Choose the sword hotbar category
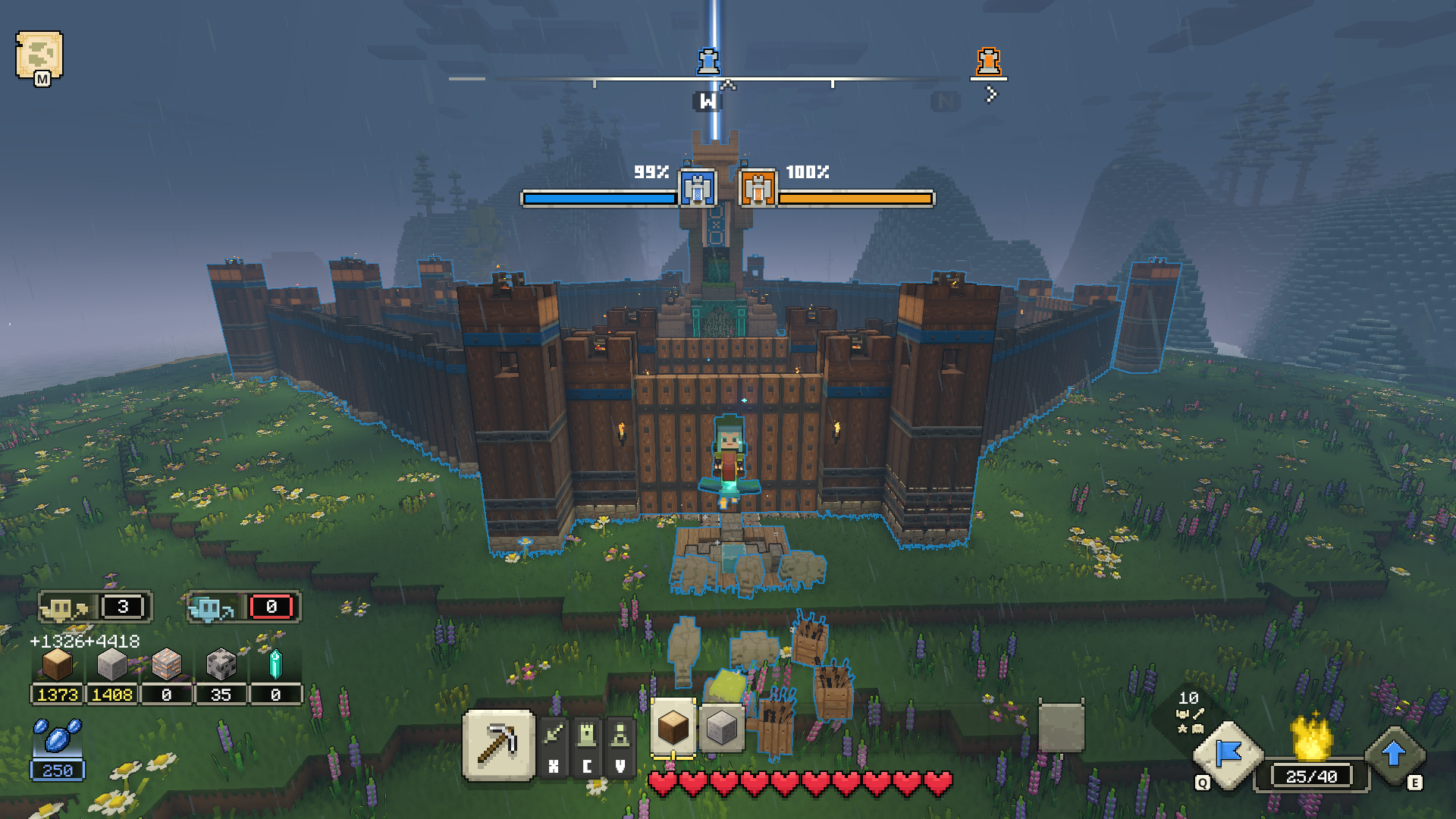The height and width of the screenshot is (819, 1456). 554,735
